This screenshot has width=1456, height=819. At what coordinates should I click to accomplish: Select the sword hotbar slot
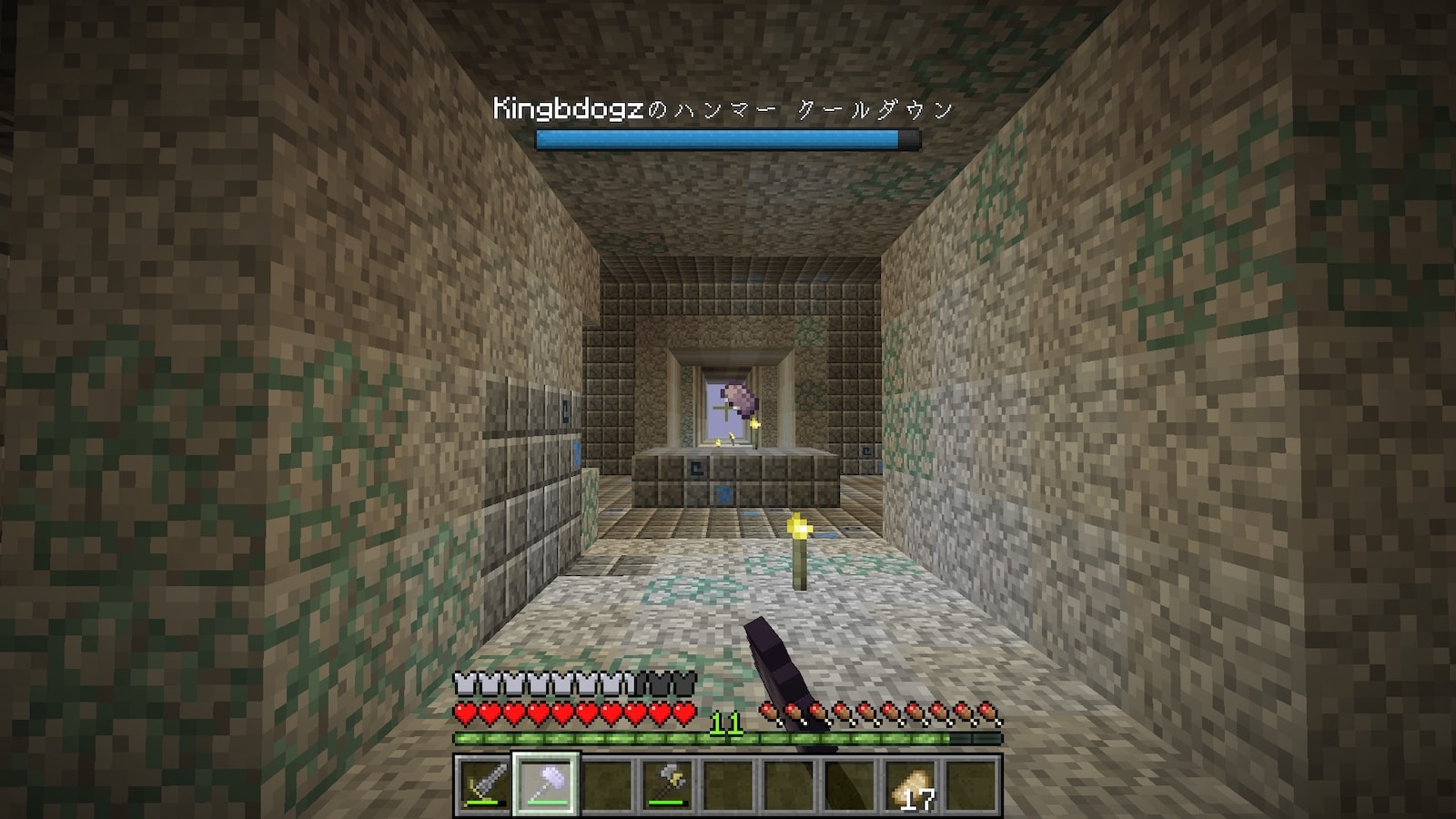[483, 784]
